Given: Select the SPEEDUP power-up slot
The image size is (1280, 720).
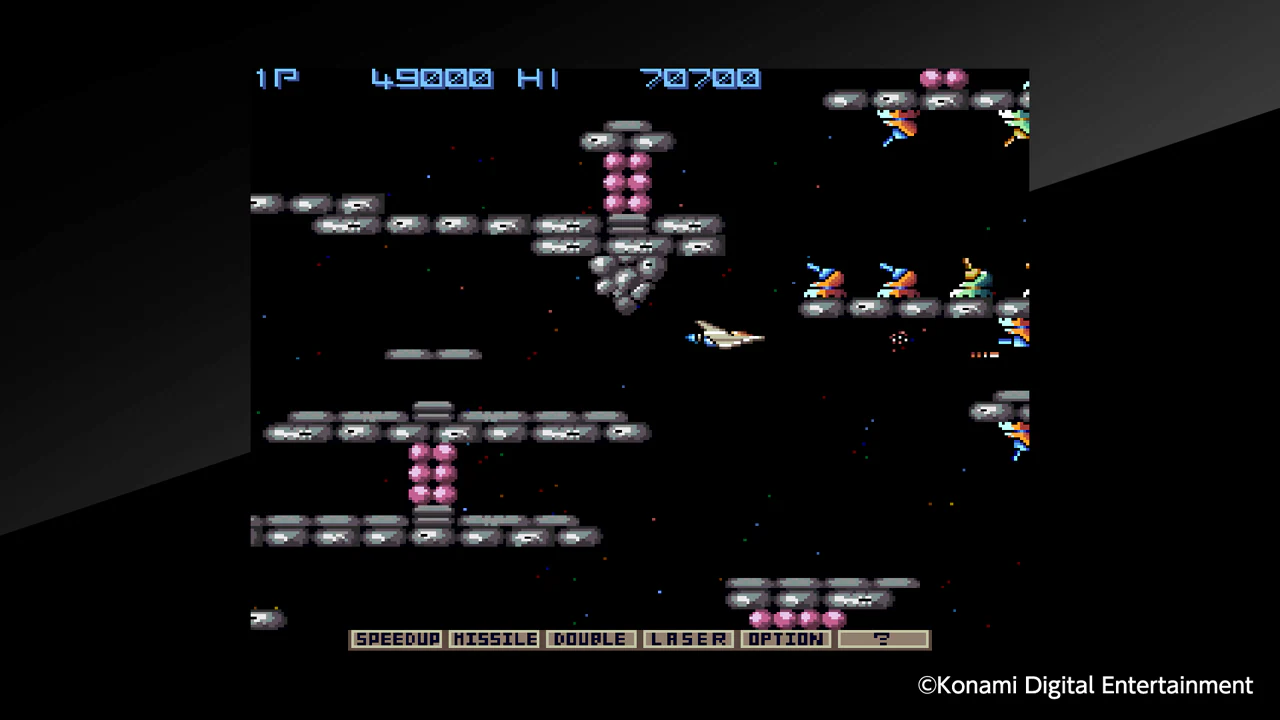Looking at the screenshot, I should pyautogui.click(x=397, y=639).
